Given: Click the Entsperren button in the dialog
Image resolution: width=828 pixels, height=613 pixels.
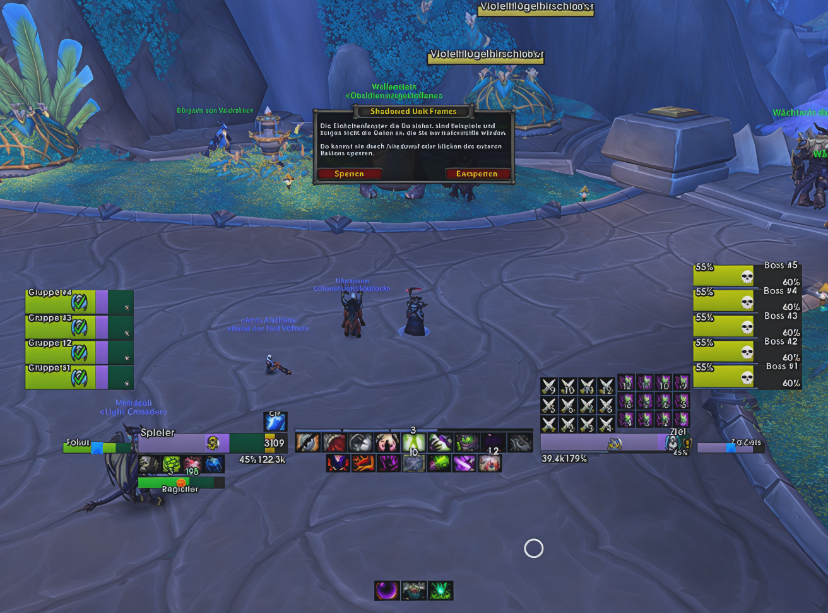Looking at the screenshot, I should [477, 173].
